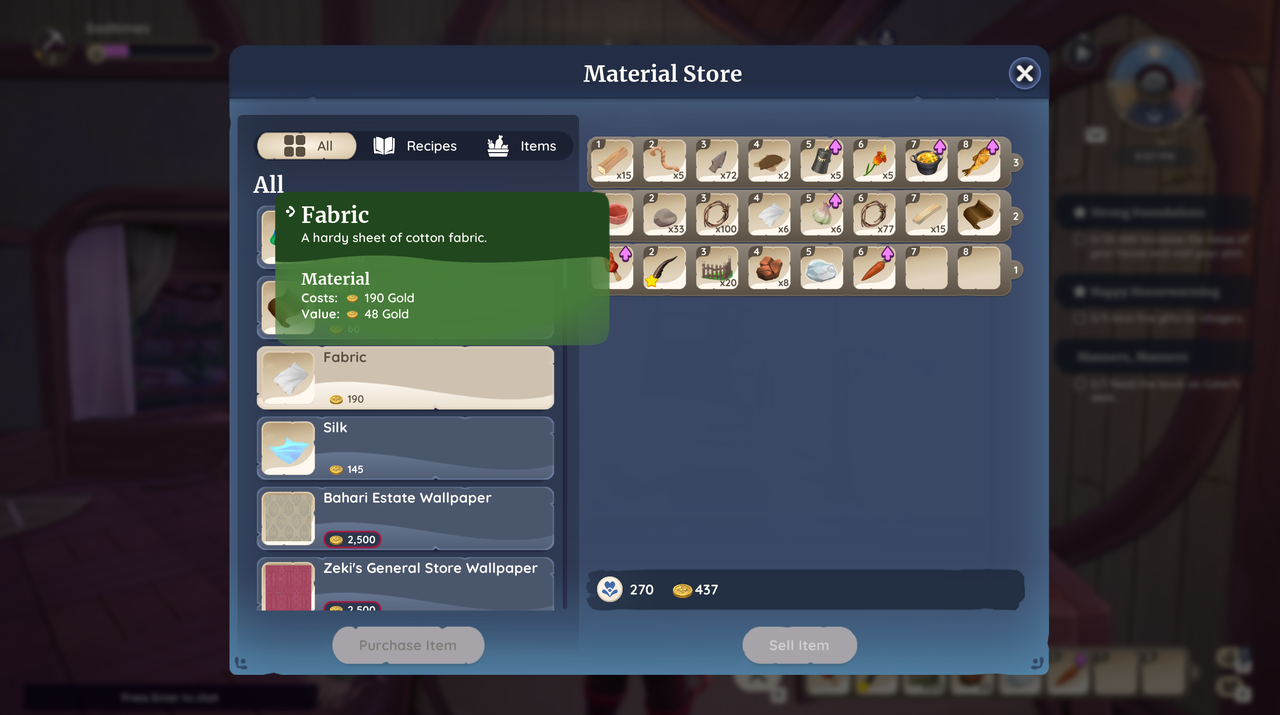Select Bahari Estate Wallpaper listing
The width and height of the screenshot is (1280, 715).
pyautogui.click(x=405, y=517)
